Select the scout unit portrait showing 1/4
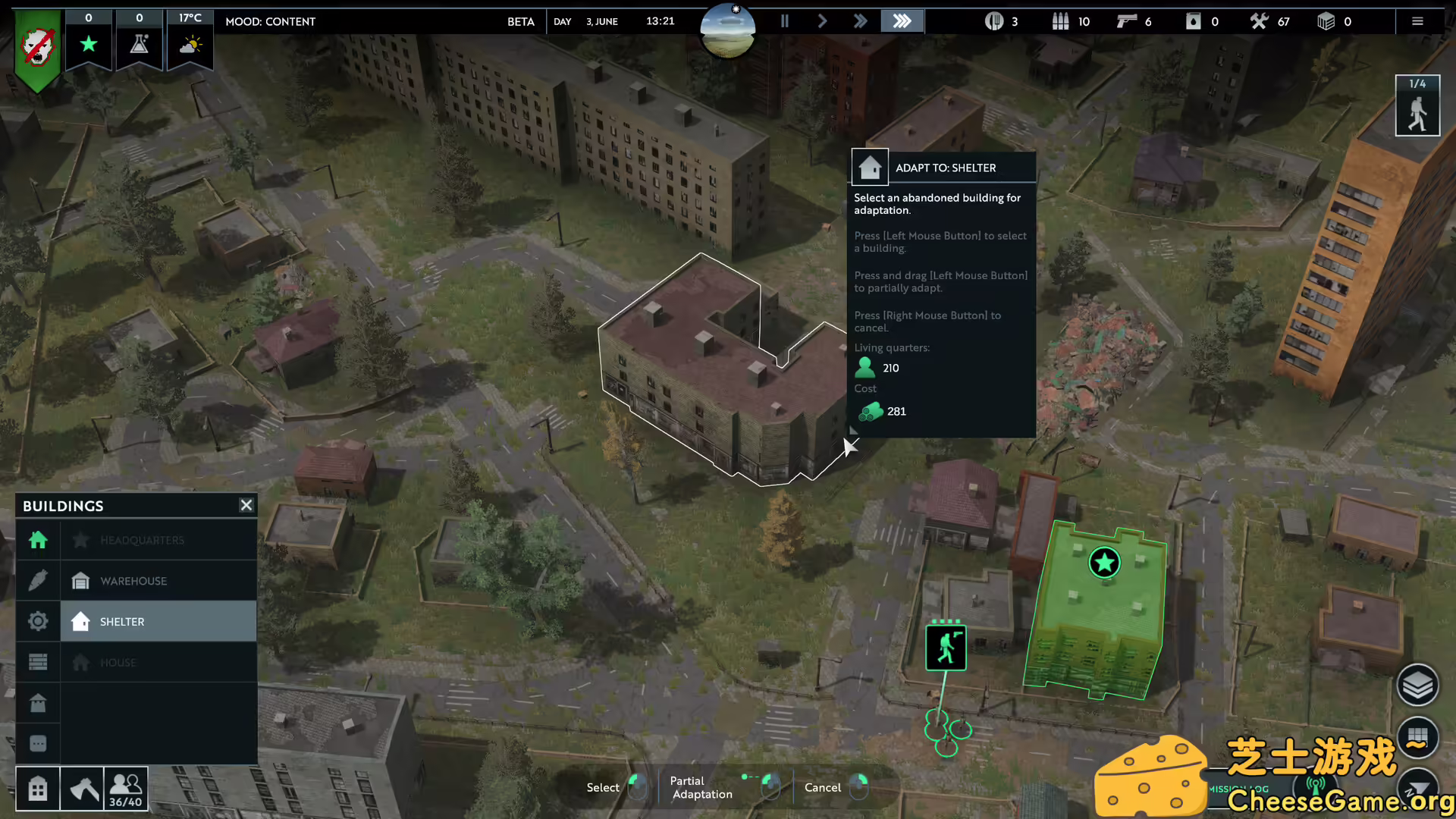This screenshot has width=1456, height=819. 1417,106
